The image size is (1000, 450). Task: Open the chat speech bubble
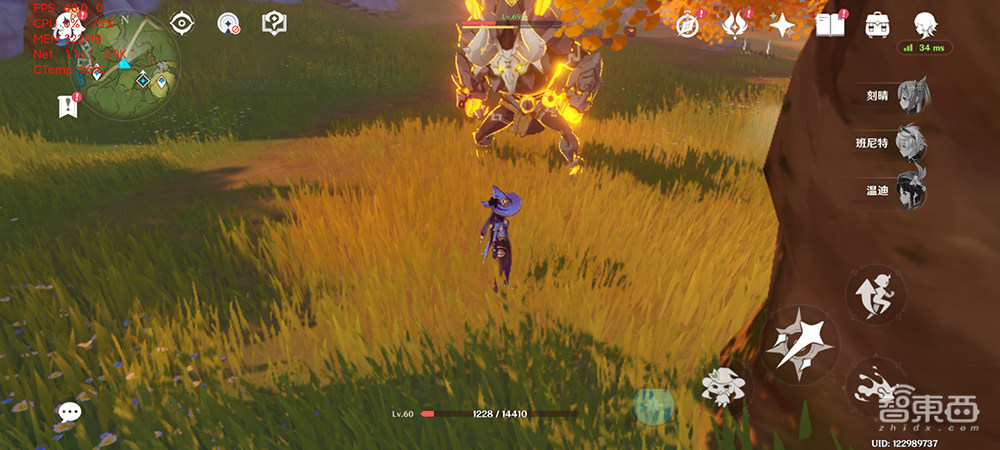click(69, 411)
